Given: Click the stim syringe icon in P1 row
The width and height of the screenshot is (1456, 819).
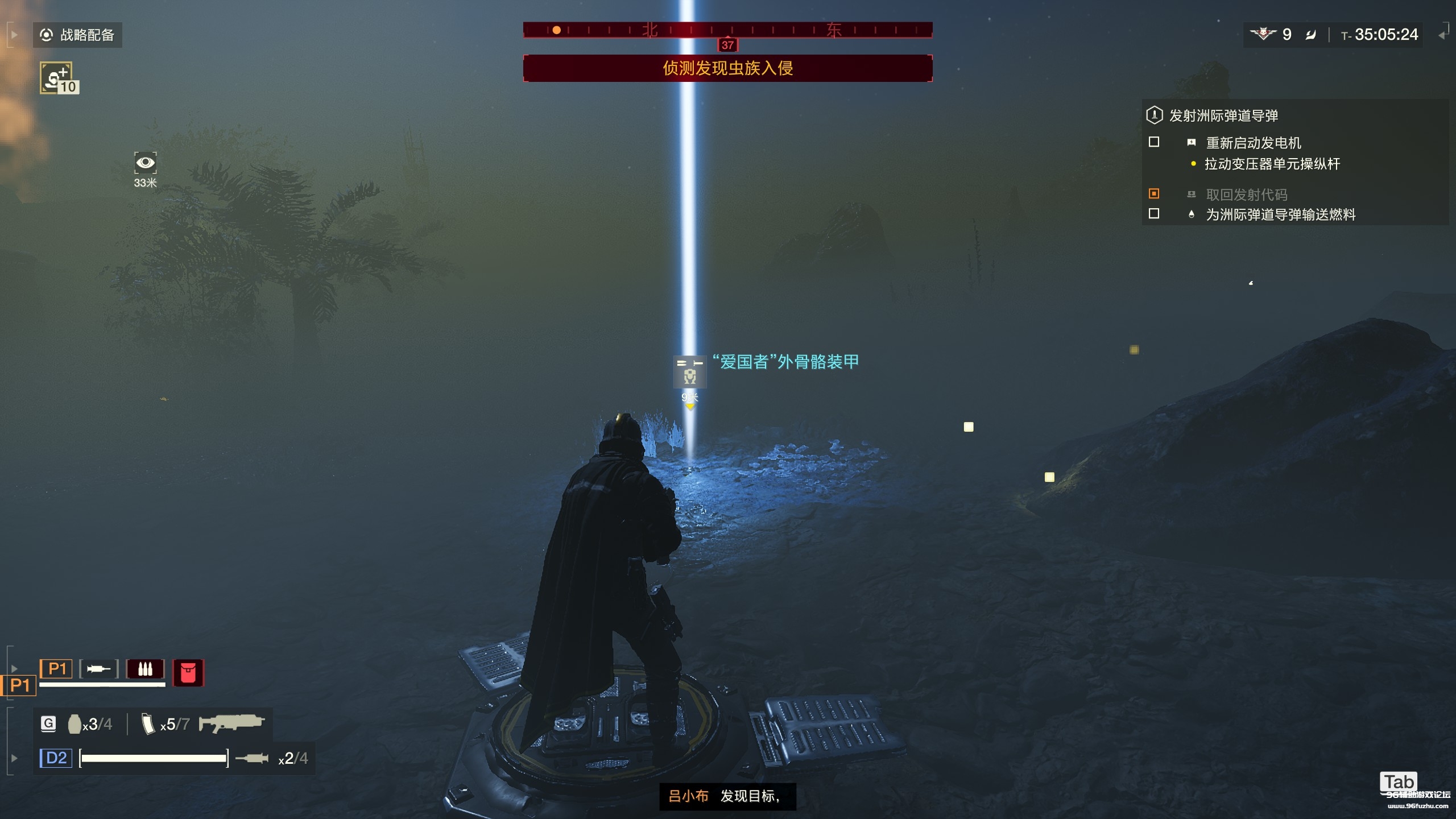Looking at the screenshot, I should [99, 669].
